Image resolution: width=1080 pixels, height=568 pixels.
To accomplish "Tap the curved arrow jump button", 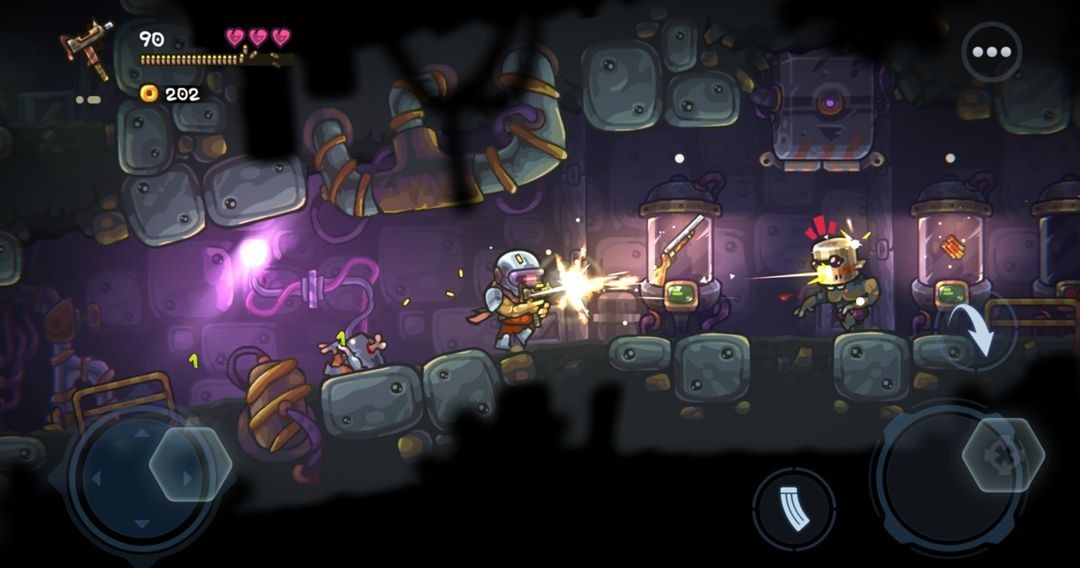I will pyautogui.click(x=975, y=332).
